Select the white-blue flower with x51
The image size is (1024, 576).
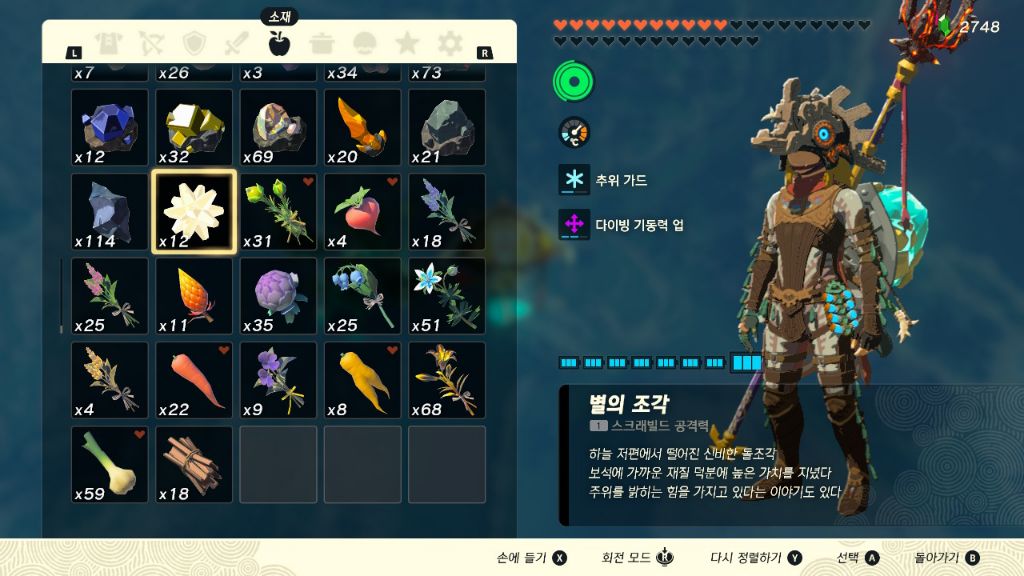coord(446,296)
